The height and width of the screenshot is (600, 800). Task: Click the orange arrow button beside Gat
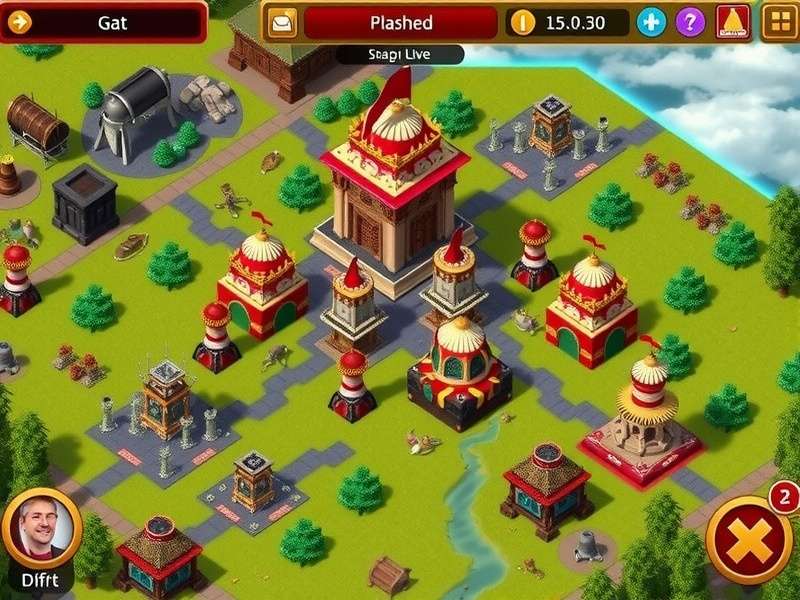20,22
